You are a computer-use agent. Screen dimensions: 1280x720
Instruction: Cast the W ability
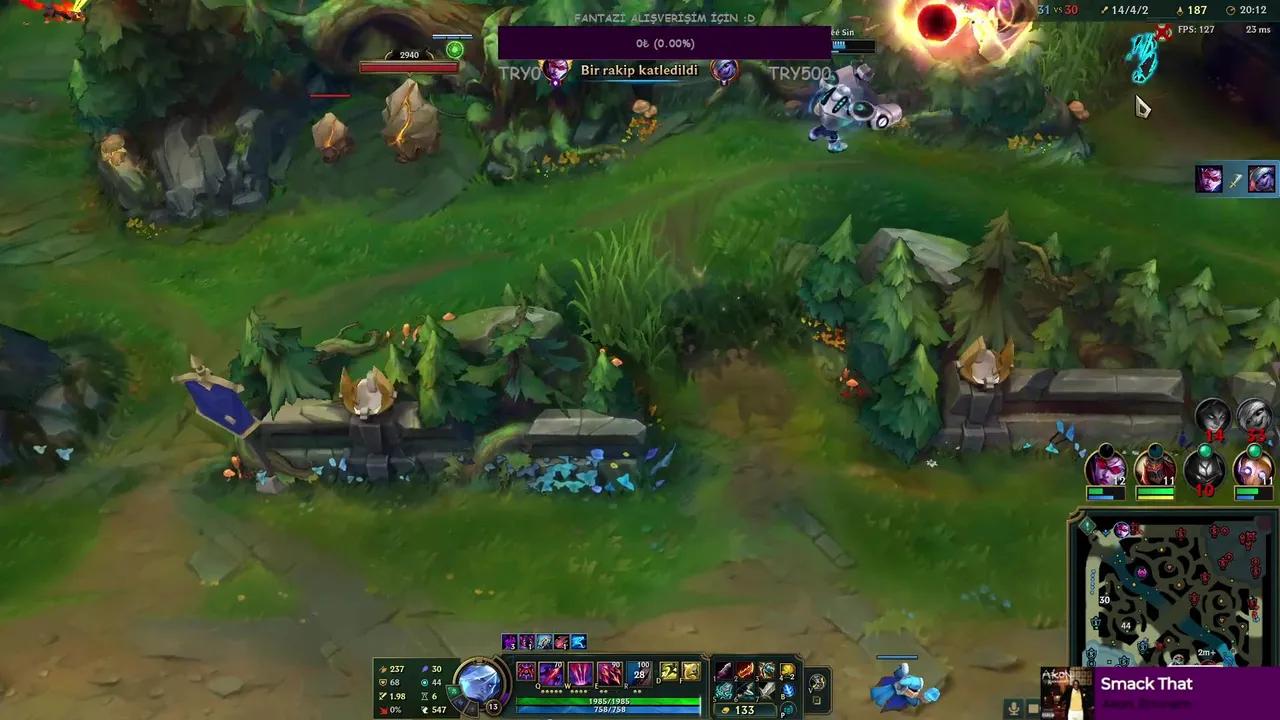click(578, 673)
